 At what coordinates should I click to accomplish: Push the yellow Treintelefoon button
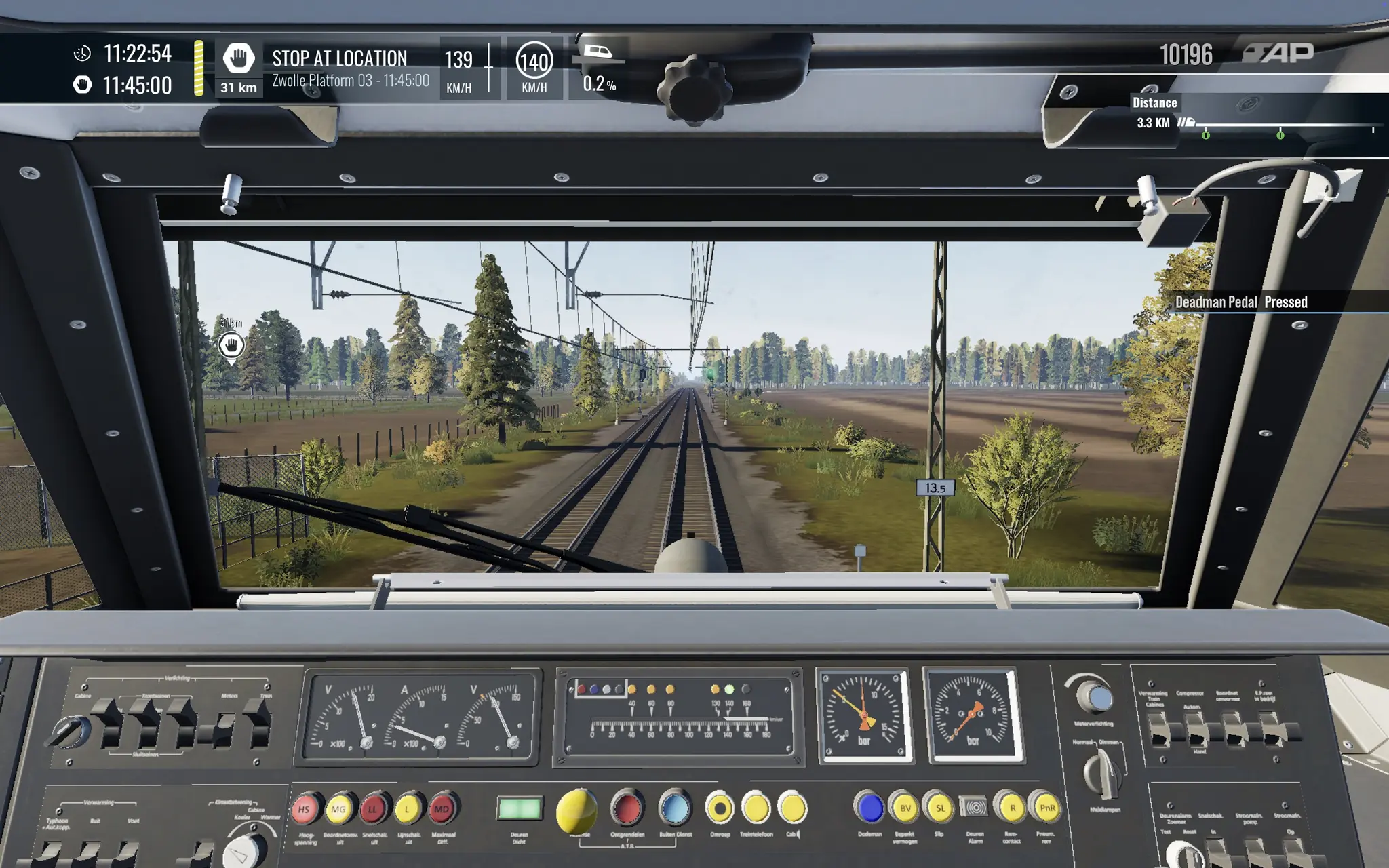(756, 808)
